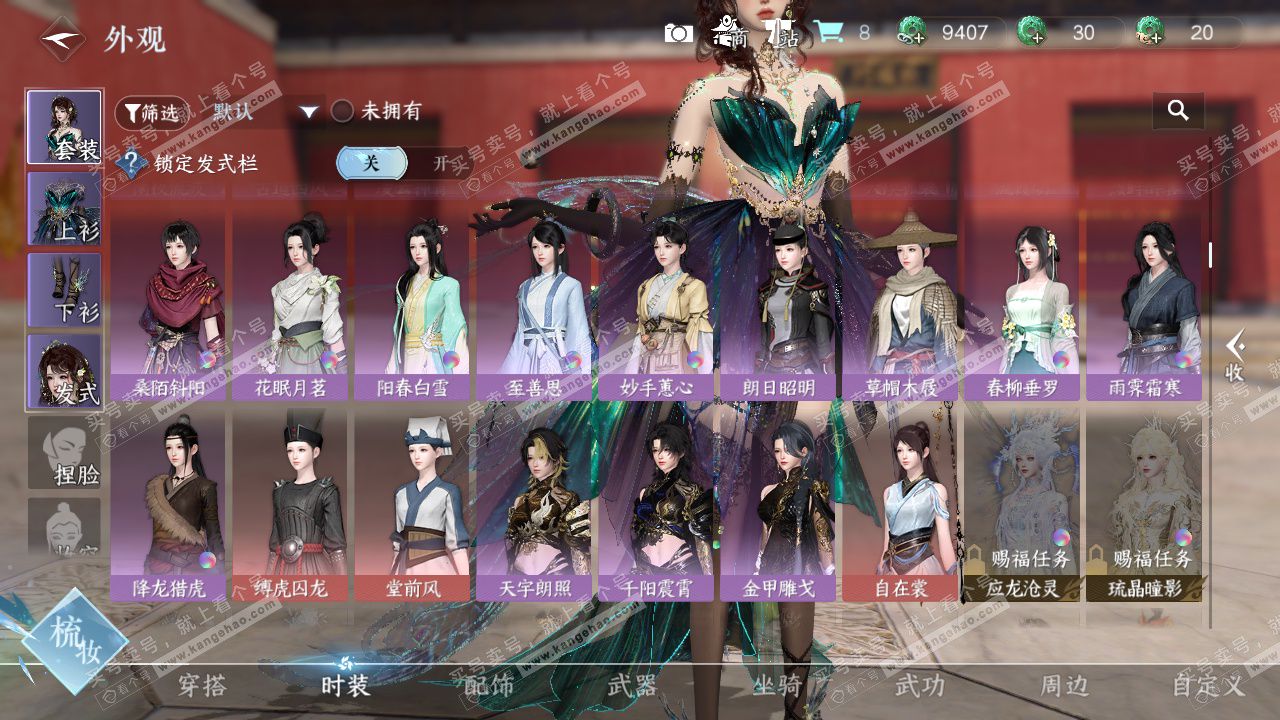Open the magnifier search button
1280x720 pixels.
pyautogui.click(x=1178, y=111)
